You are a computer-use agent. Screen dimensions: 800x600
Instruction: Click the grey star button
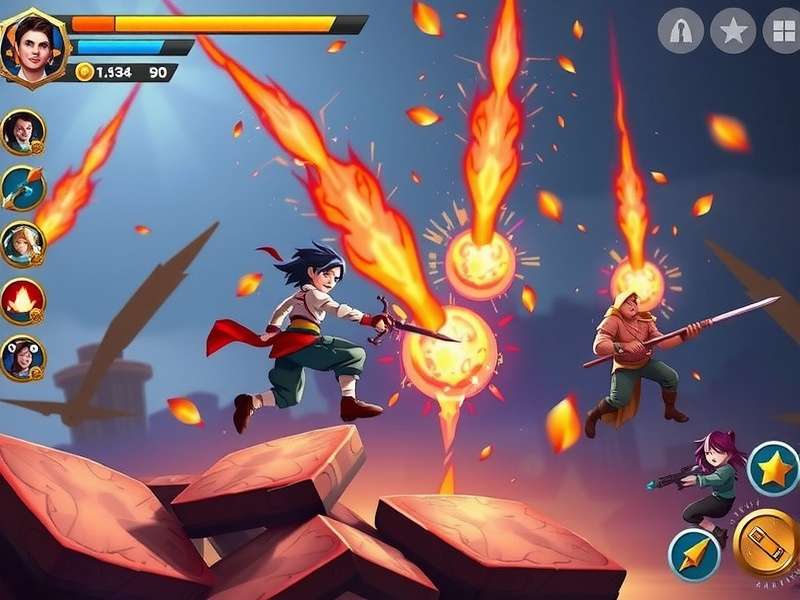point(733,31)
